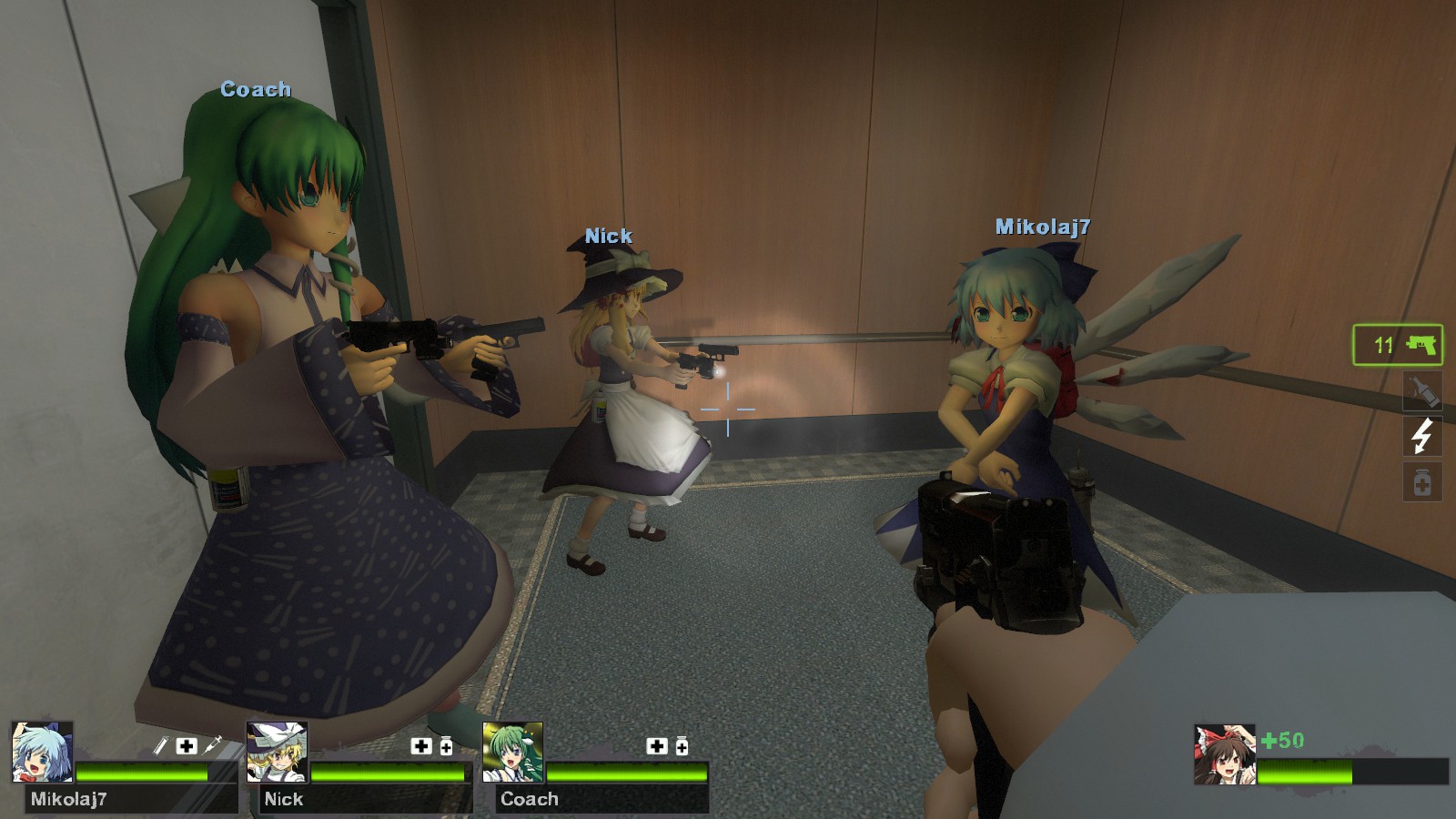Click Mikolaj7's teammate portrait
This screenshot has width=1456, height=819.
point(43,753)
